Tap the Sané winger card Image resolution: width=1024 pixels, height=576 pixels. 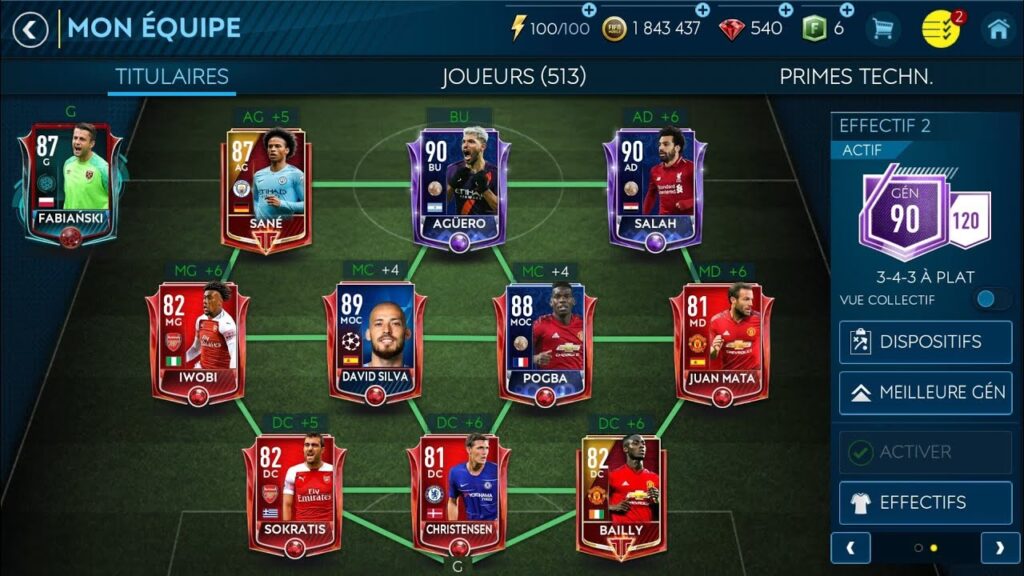pyautogui.click(x=265, y=188)
